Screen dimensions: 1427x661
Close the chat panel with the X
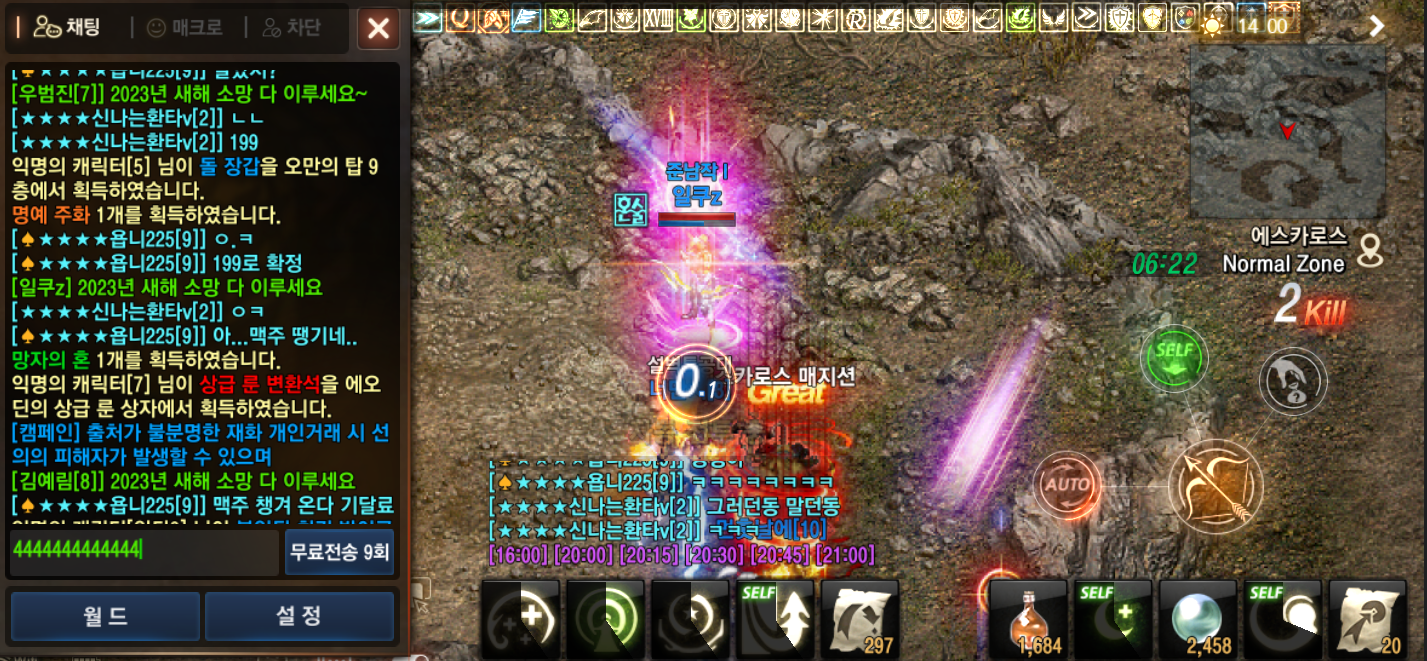pos(378,28)
